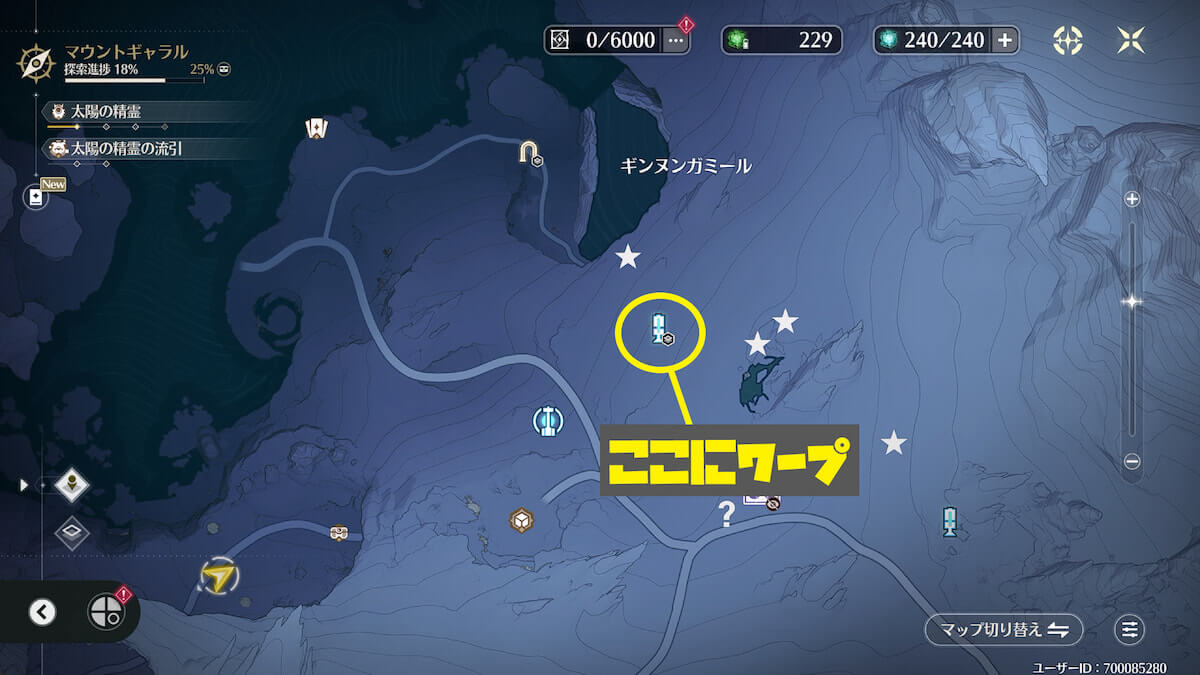Viewport: 1200px width, 675px height.
Task: Click the question mark map marker
Action: 727,514
